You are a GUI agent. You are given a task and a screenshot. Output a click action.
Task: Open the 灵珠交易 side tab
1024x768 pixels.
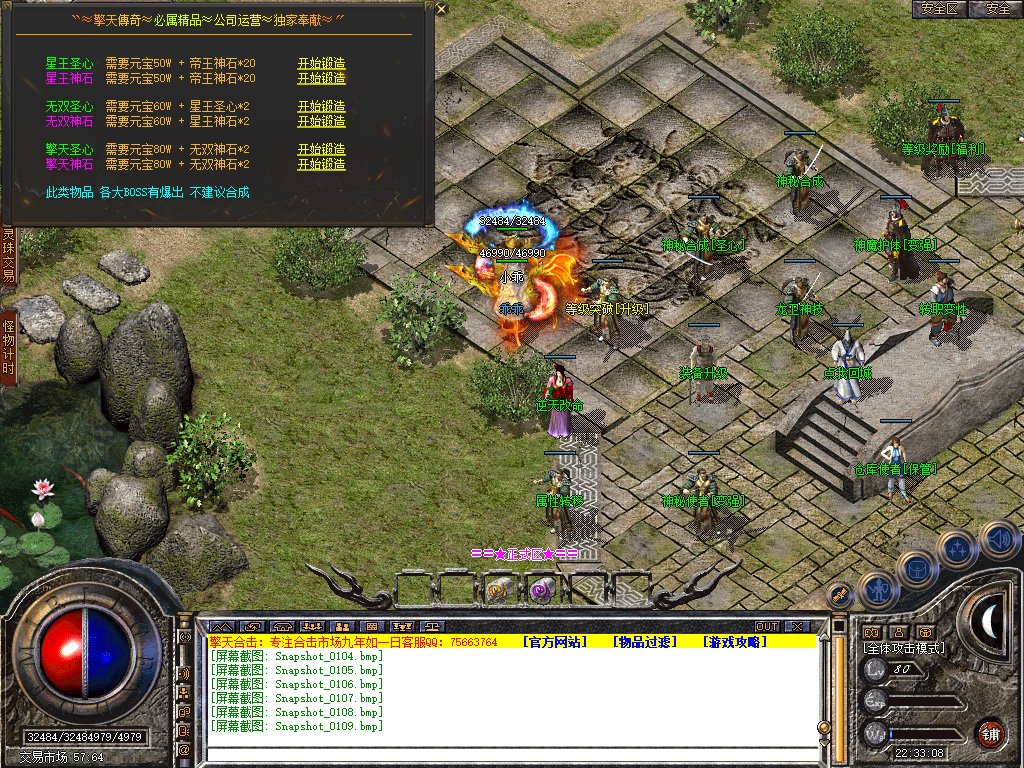(8, 255)
